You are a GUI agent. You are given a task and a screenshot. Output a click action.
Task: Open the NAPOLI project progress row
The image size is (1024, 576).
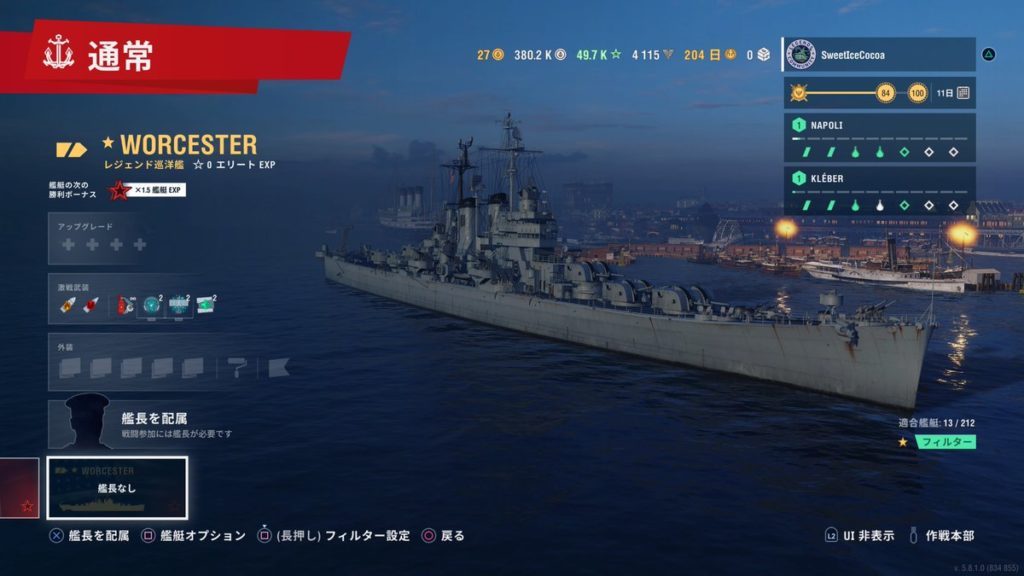click(878, 138)
